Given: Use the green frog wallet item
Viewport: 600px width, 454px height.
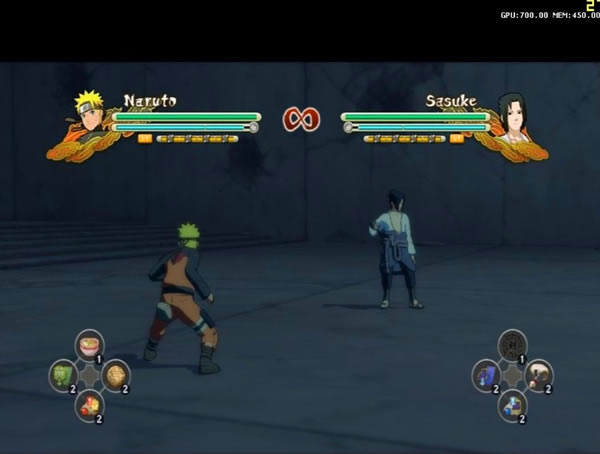Looking at the screenshot, I should [x=64, y=375].
